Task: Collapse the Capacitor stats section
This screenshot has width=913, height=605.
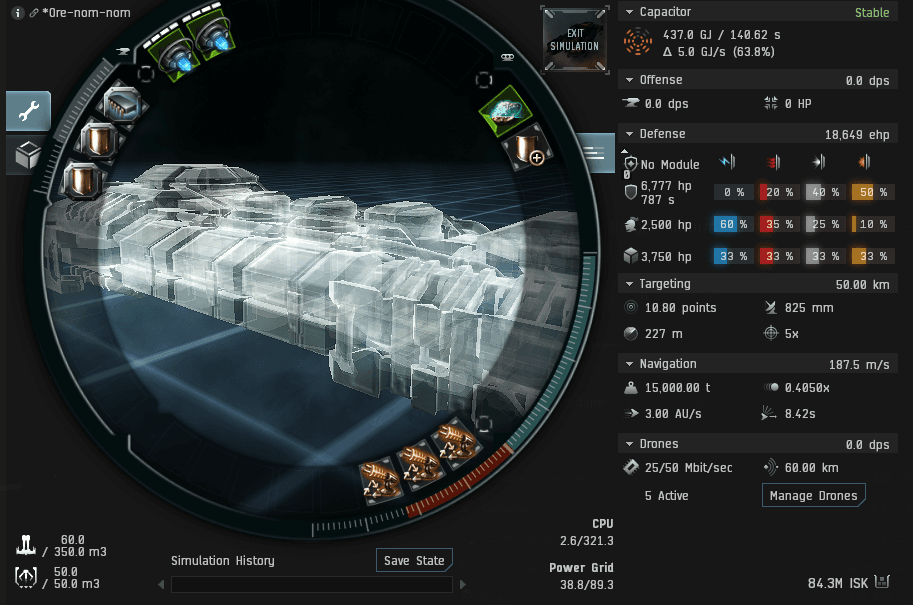Action: [629, 12]
